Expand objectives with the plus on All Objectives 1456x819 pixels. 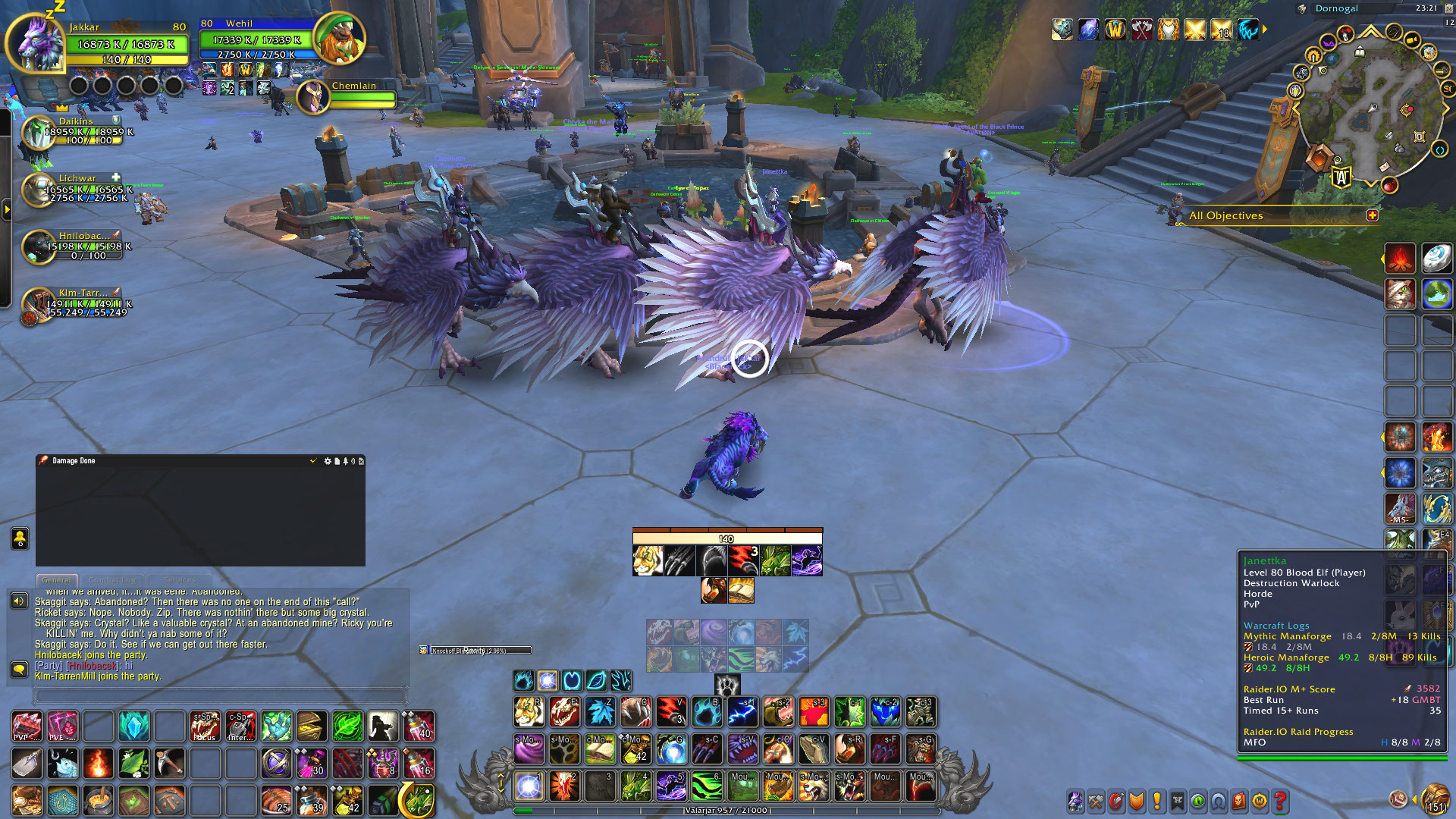(x=1373, y=215)
